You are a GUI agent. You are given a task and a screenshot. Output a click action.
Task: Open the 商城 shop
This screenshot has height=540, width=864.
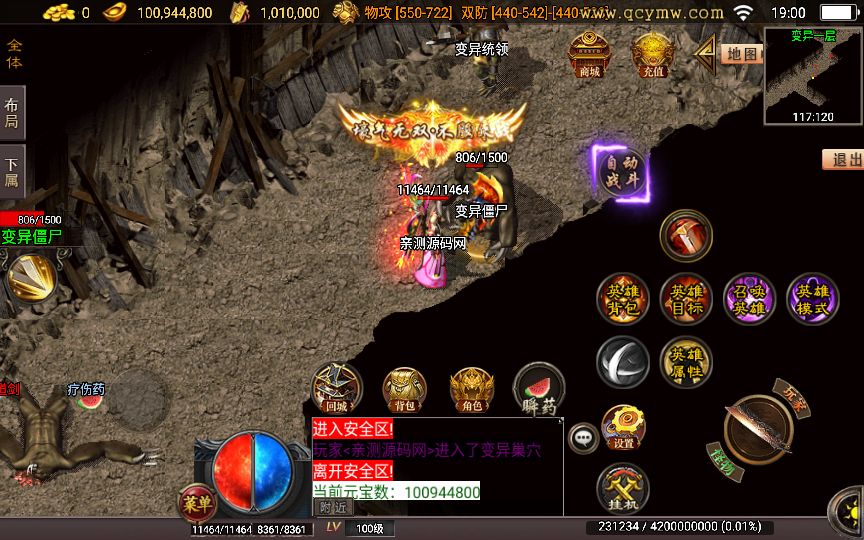coord(590,54)
